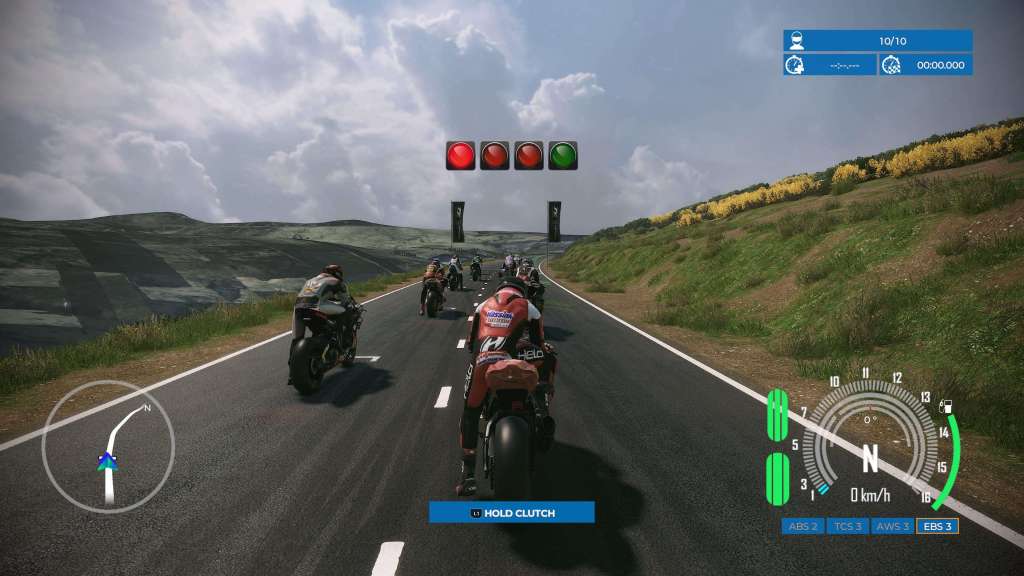Click the fuel pump icon
1024x576 pixels.
click(947, 405)
